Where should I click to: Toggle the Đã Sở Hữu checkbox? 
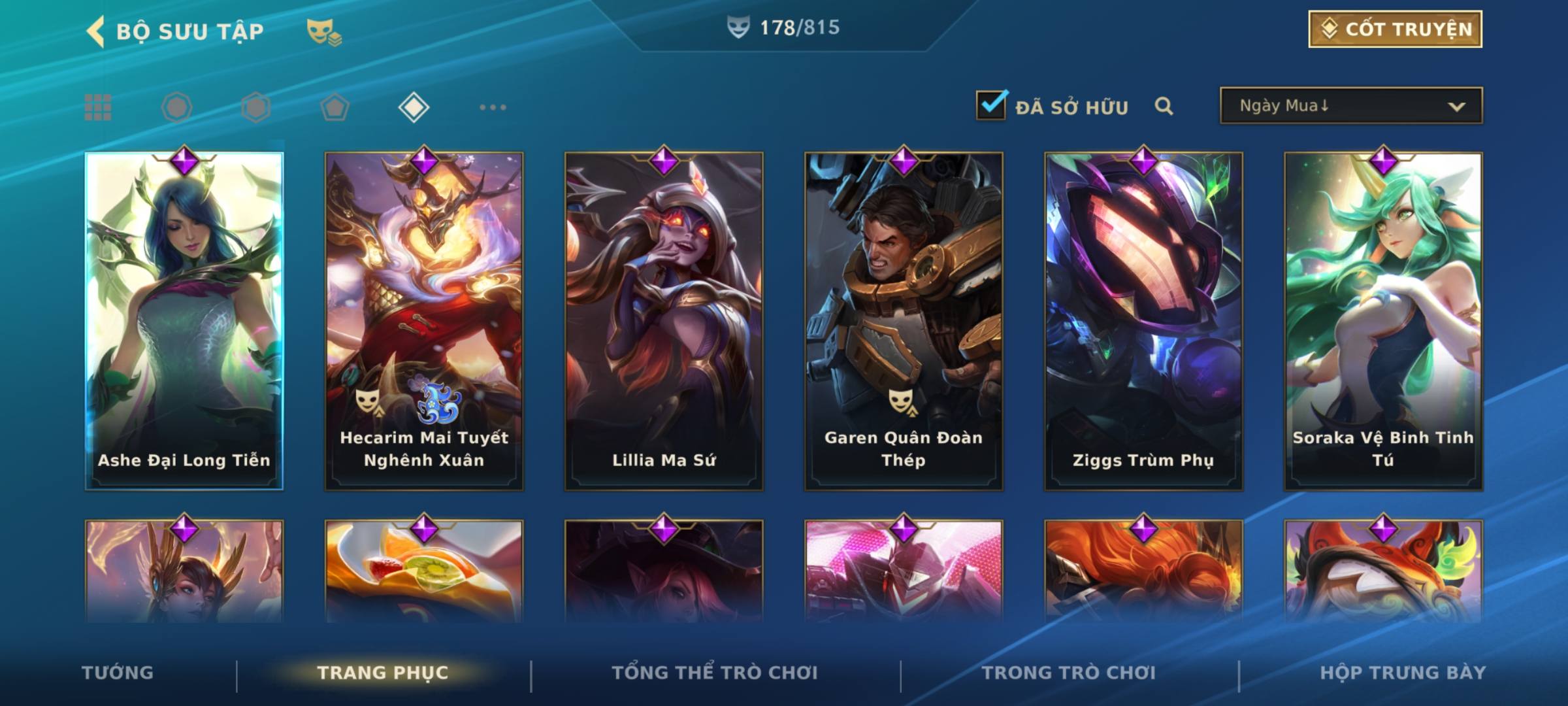(x=991, y=105)
